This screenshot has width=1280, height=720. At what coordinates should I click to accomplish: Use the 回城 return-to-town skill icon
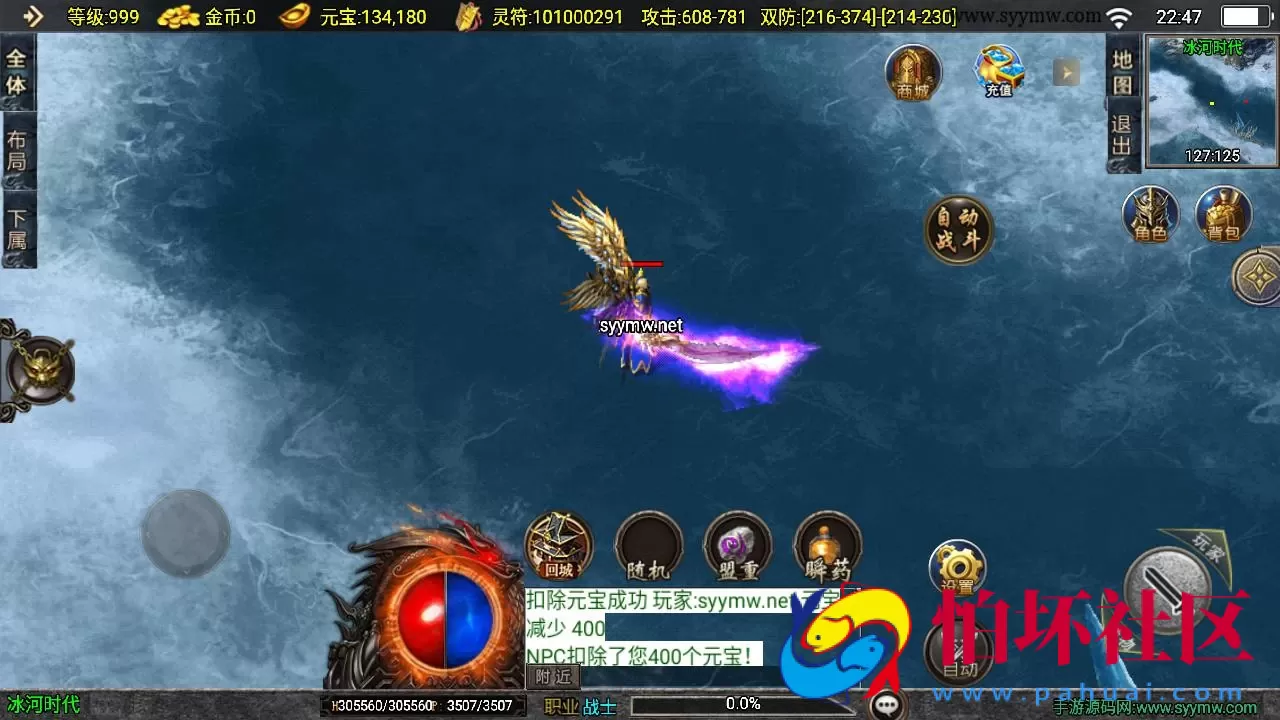[558, 547]
